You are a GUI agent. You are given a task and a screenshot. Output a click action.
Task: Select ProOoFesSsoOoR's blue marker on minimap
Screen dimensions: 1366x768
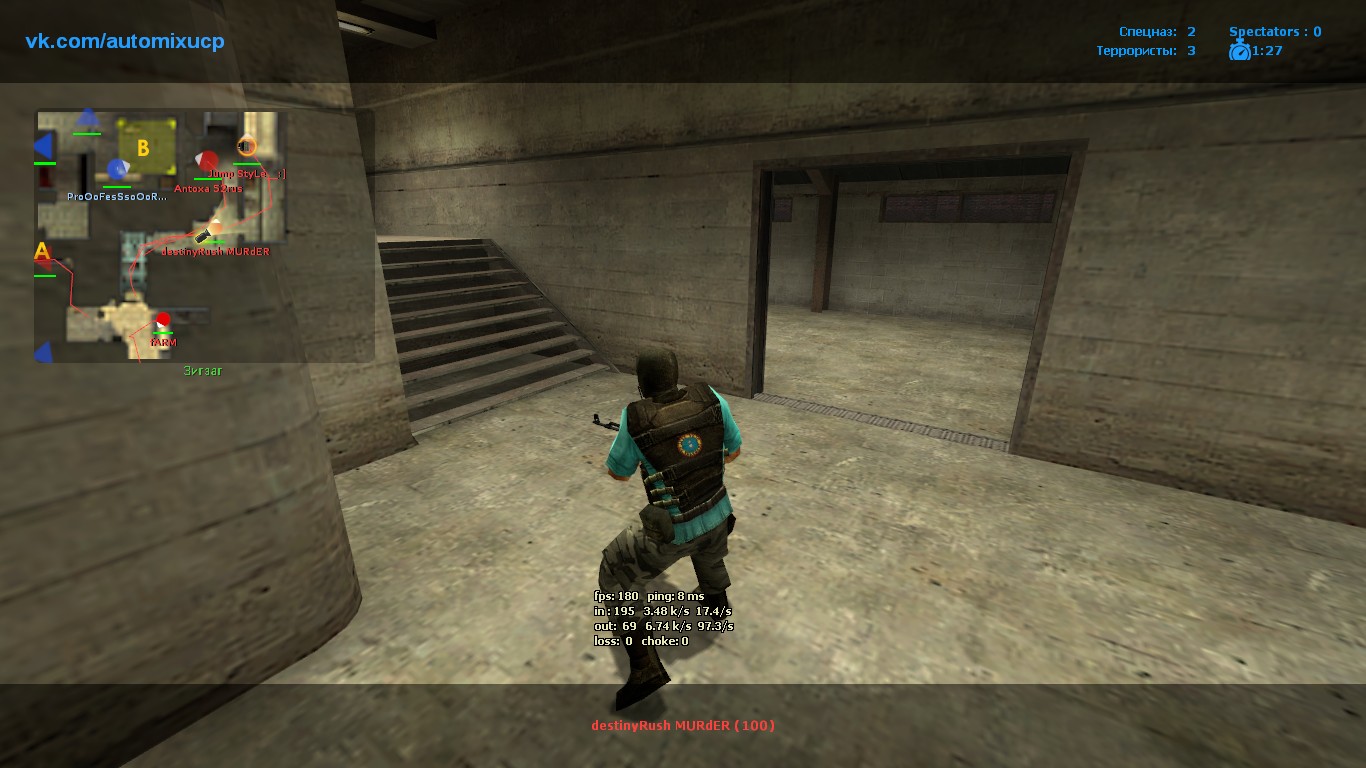pos(118,170)
